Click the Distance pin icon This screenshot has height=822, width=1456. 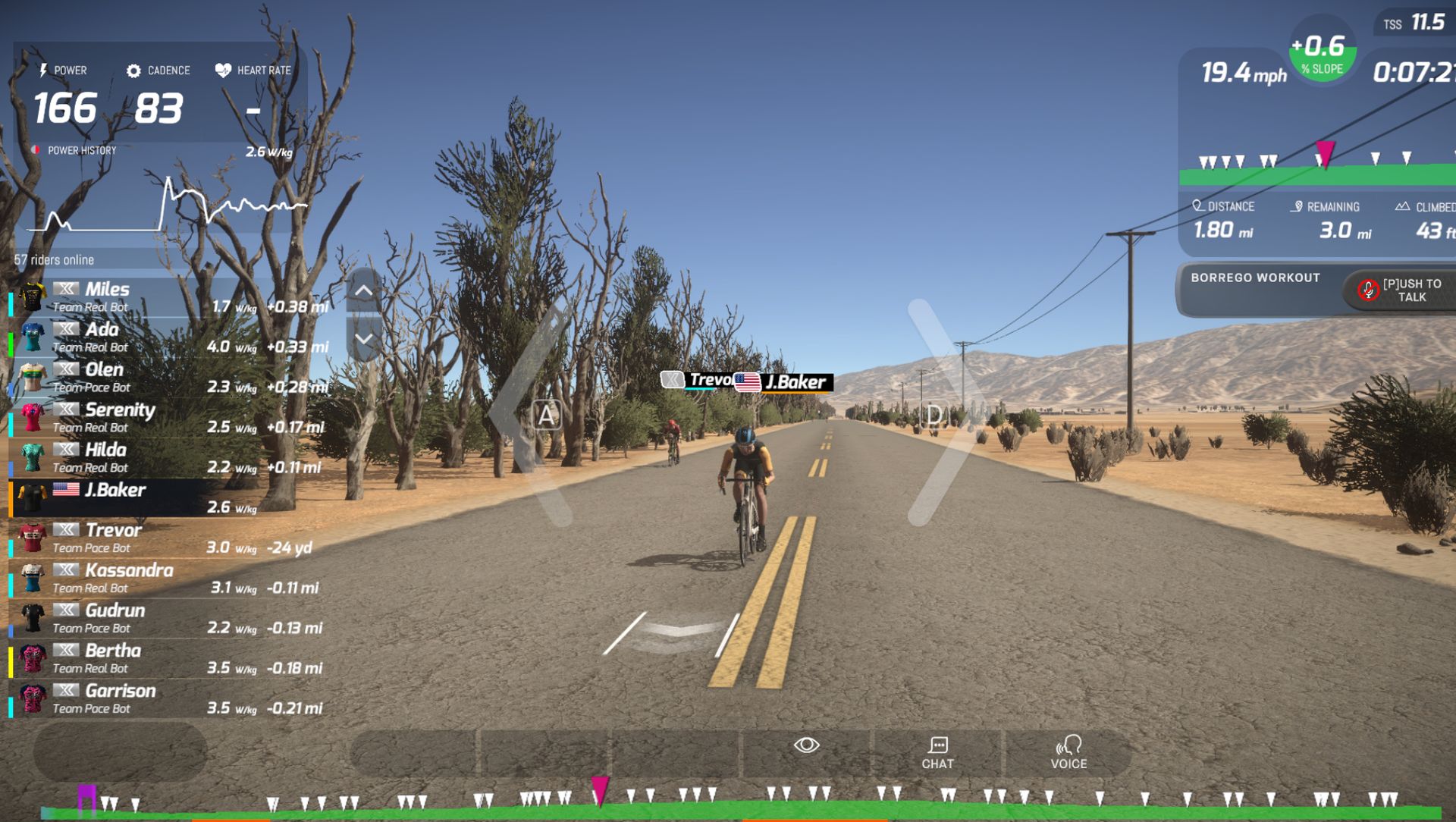click(1199, 206)
